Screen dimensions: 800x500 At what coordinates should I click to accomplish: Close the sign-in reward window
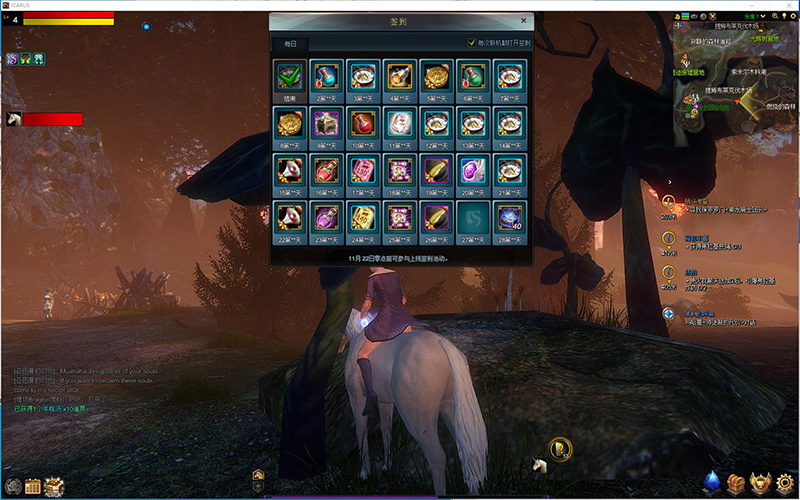523,20
